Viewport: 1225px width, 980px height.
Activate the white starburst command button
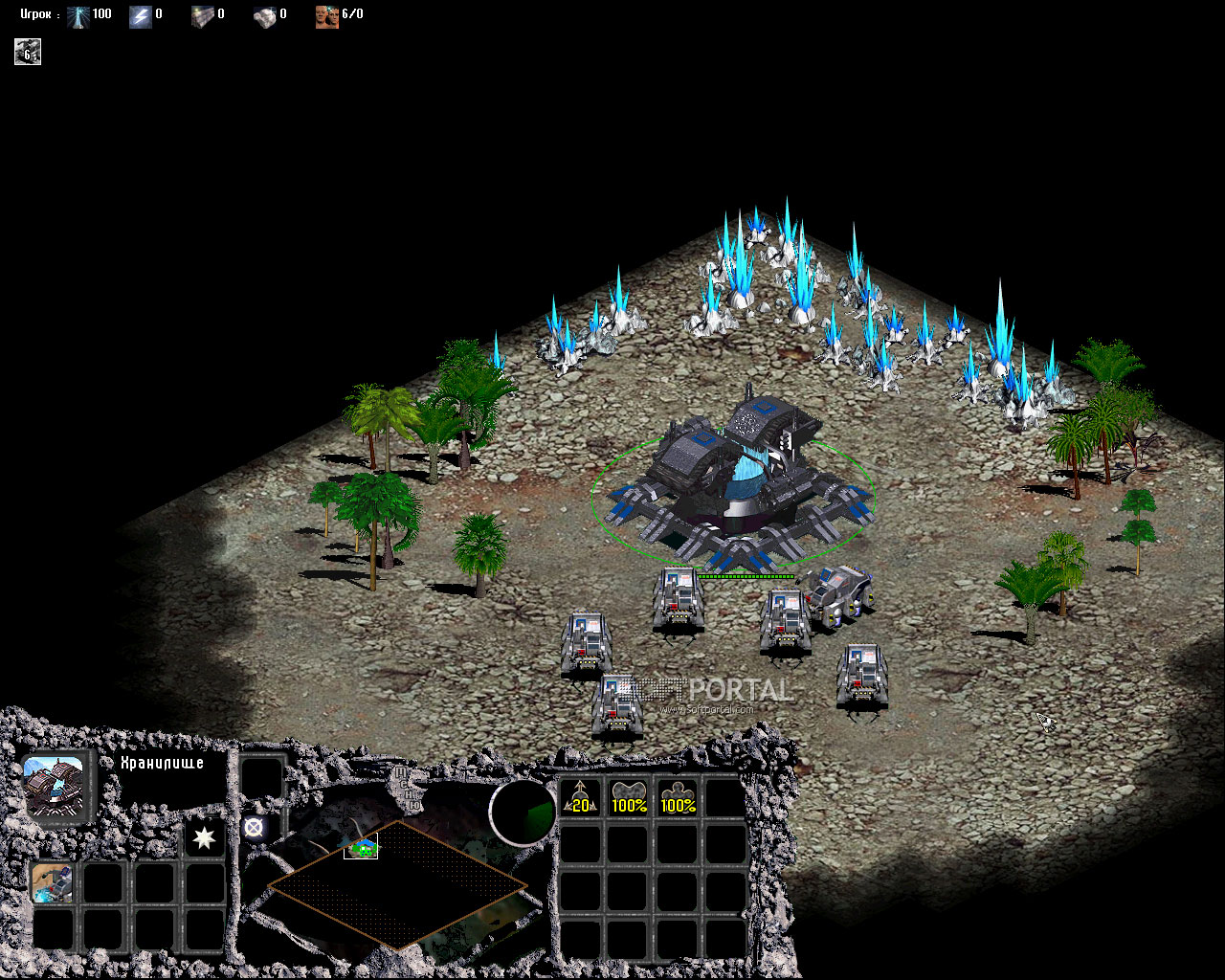[204, 838]
